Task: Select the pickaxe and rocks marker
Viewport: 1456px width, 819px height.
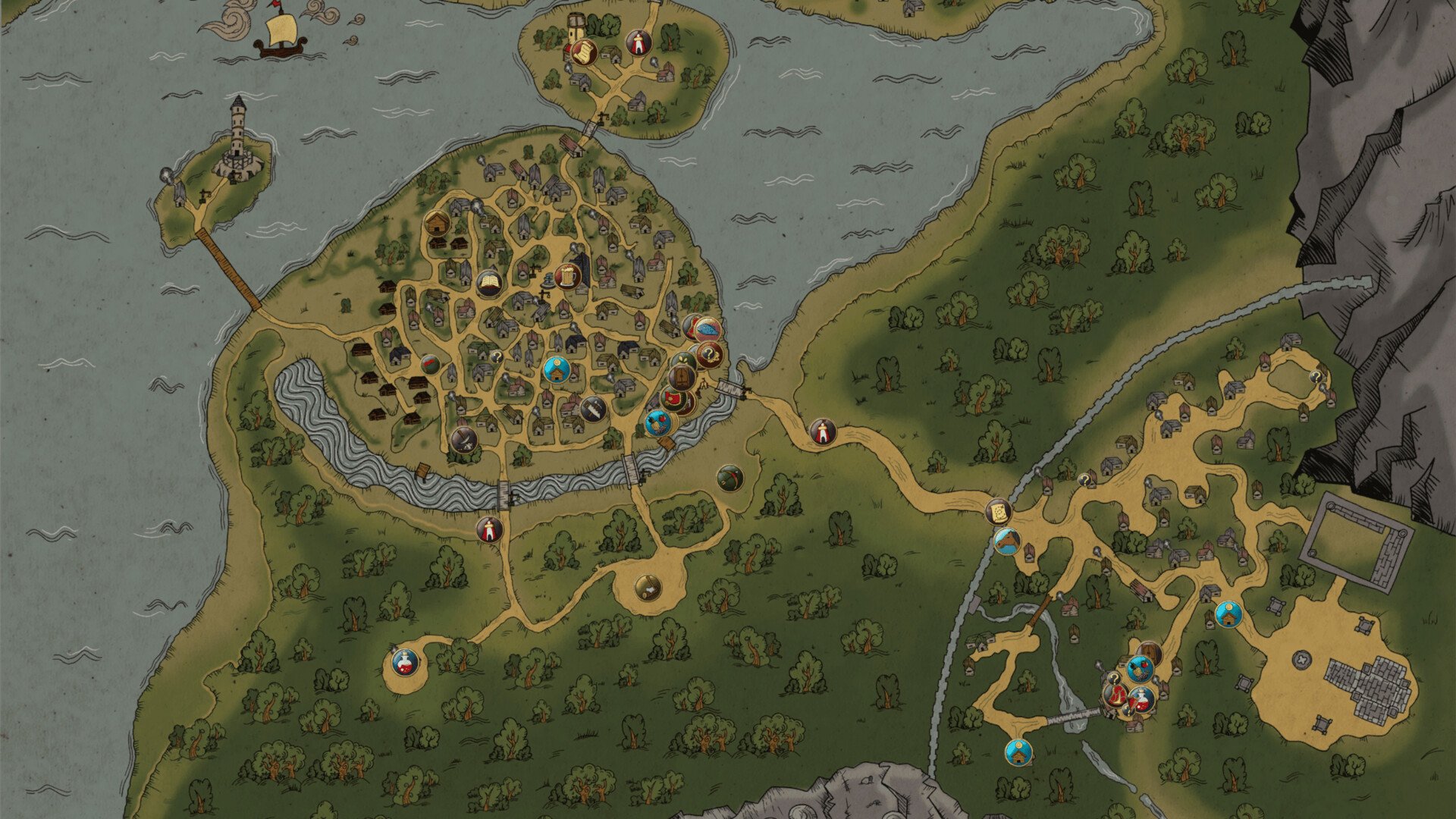Action: pos(463,440)
